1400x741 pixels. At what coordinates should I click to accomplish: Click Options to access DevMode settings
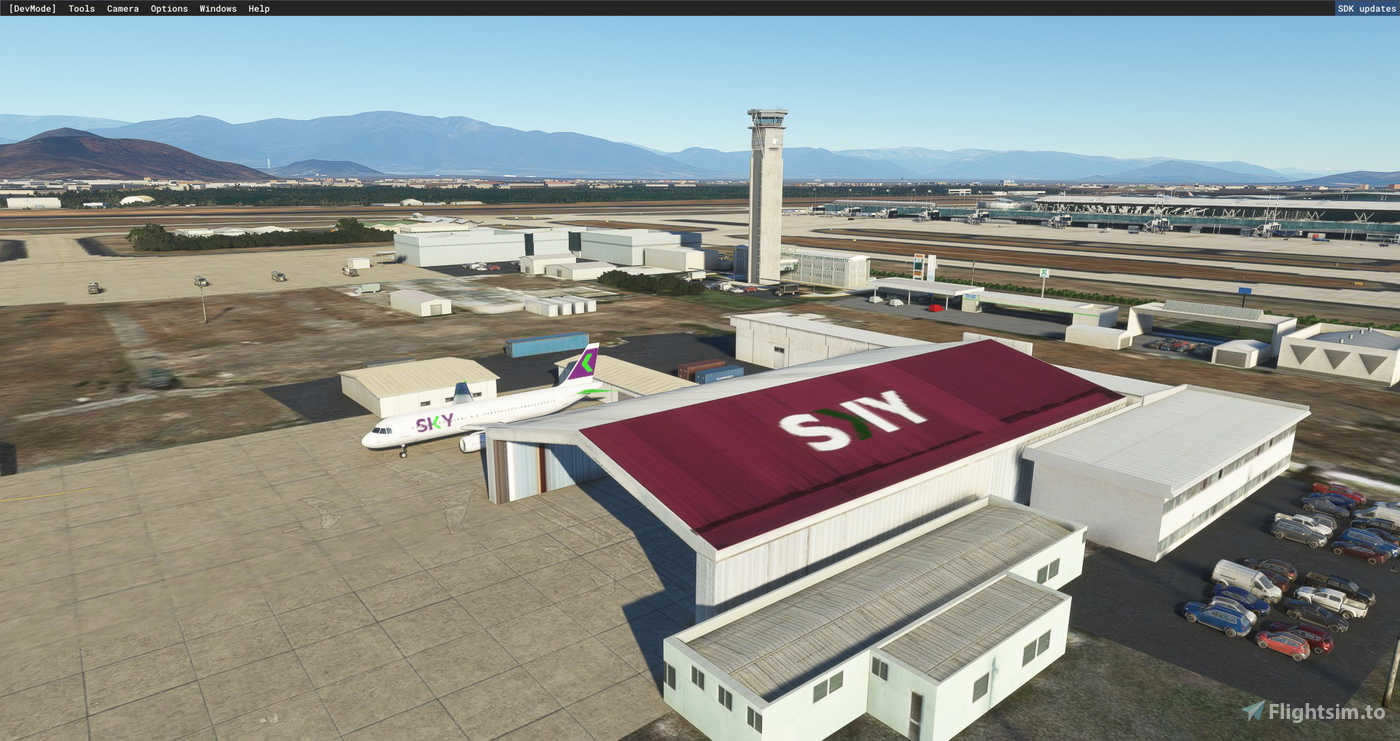168,8
